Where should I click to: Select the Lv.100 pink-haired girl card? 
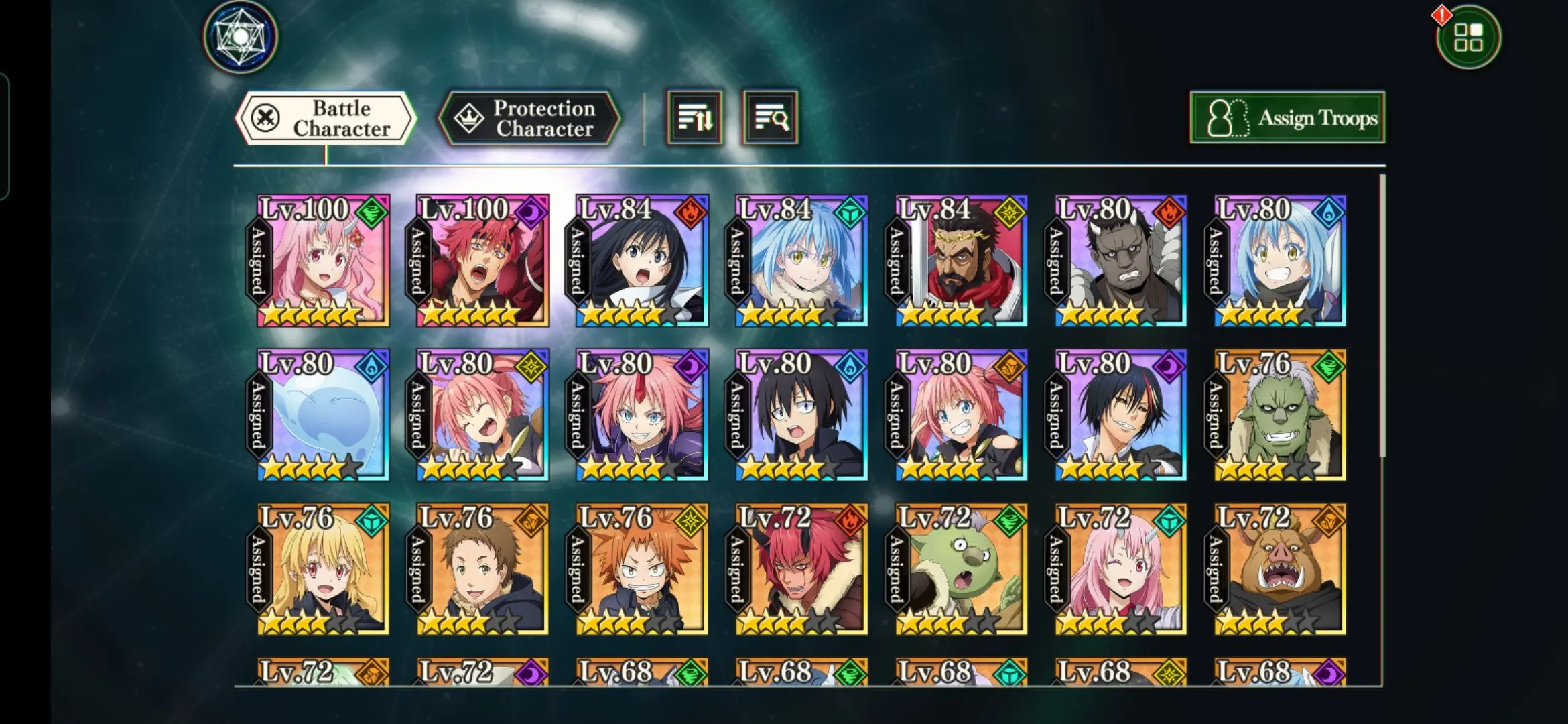(x=323, y=261)
